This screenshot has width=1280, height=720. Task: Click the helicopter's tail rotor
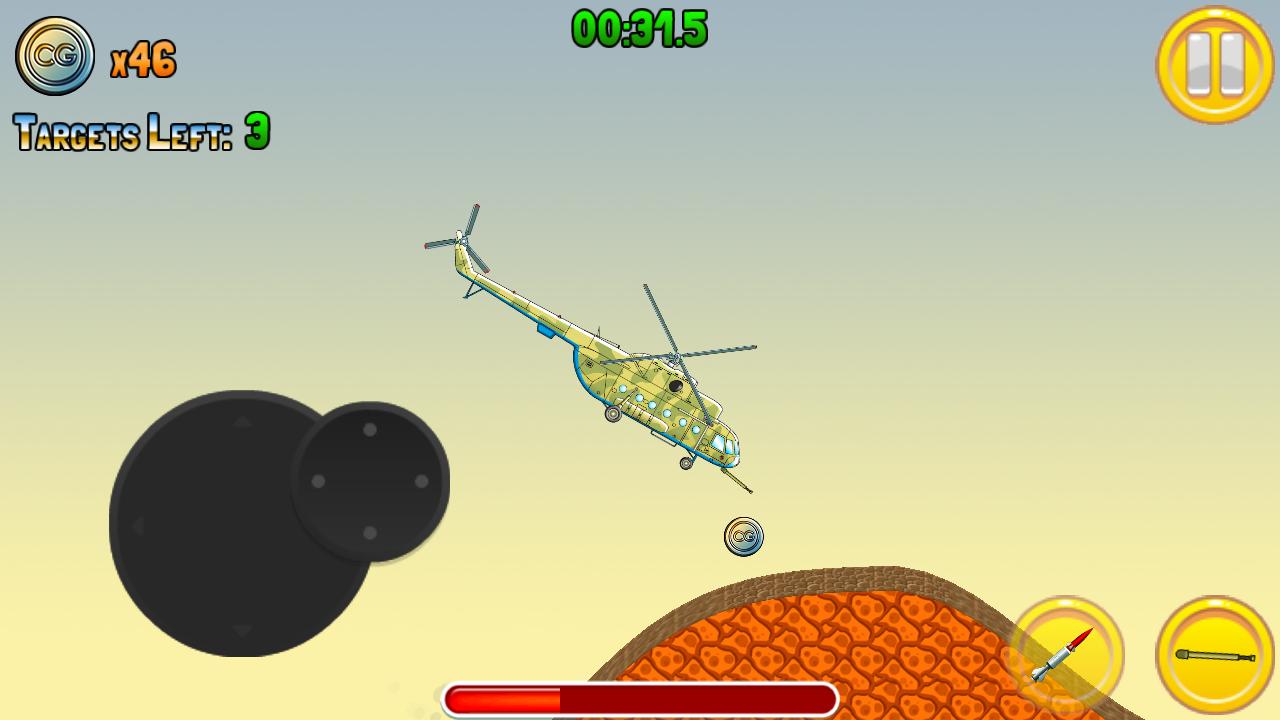click(x=463, y=240)
